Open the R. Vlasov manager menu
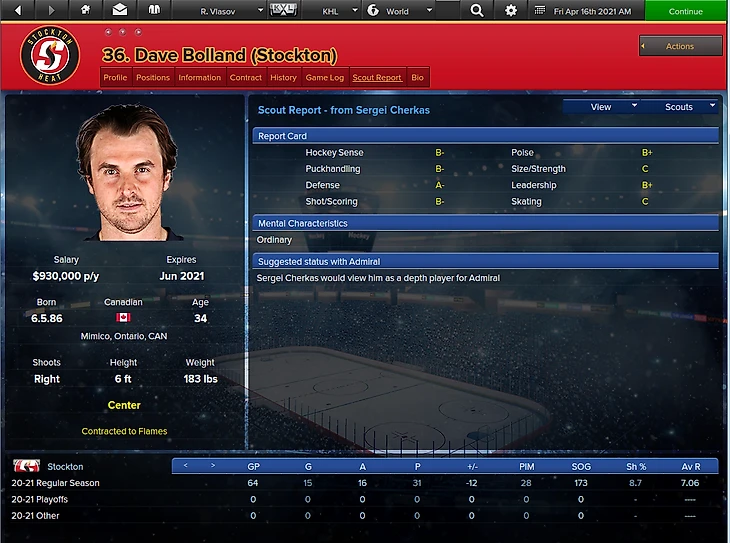 [231, 11]
